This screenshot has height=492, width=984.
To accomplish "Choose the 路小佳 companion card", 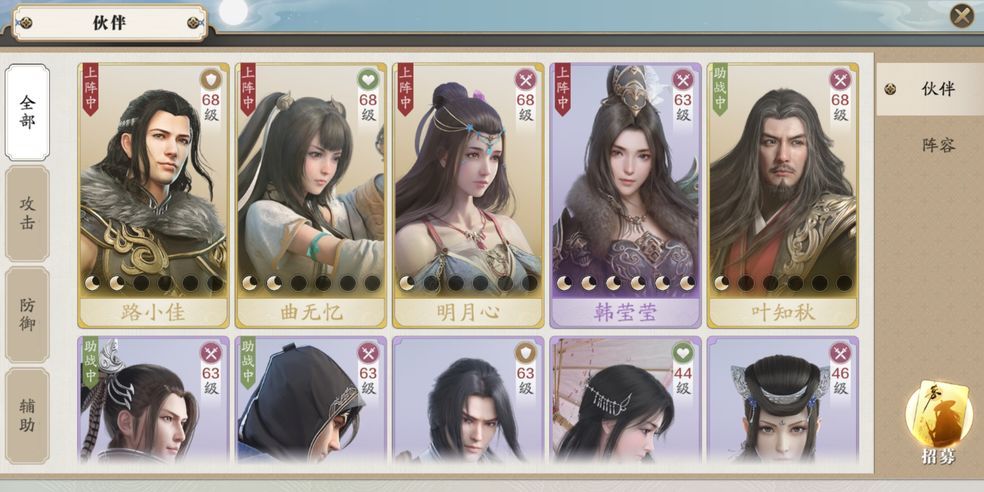I will [154, 195].
